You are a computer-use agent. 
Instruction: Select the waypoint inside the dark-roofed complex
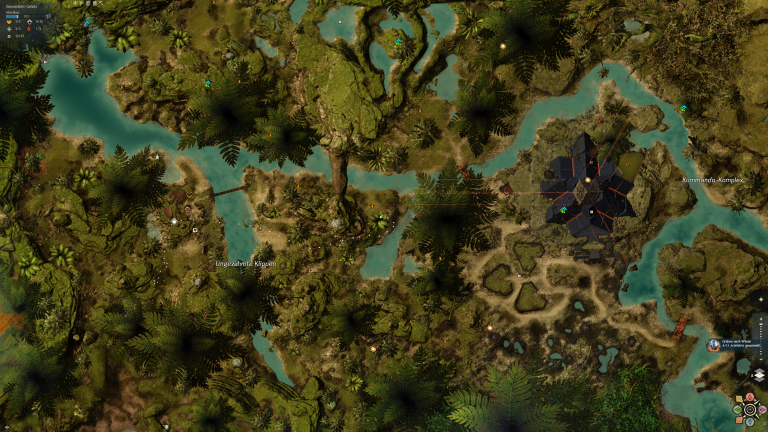[x=563, y=210]
